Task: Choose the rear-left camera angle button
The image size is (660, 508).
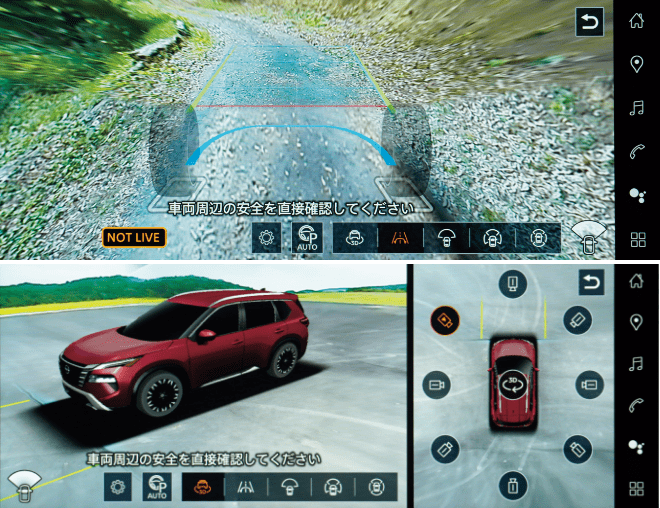Action: [x=445, y=449]
